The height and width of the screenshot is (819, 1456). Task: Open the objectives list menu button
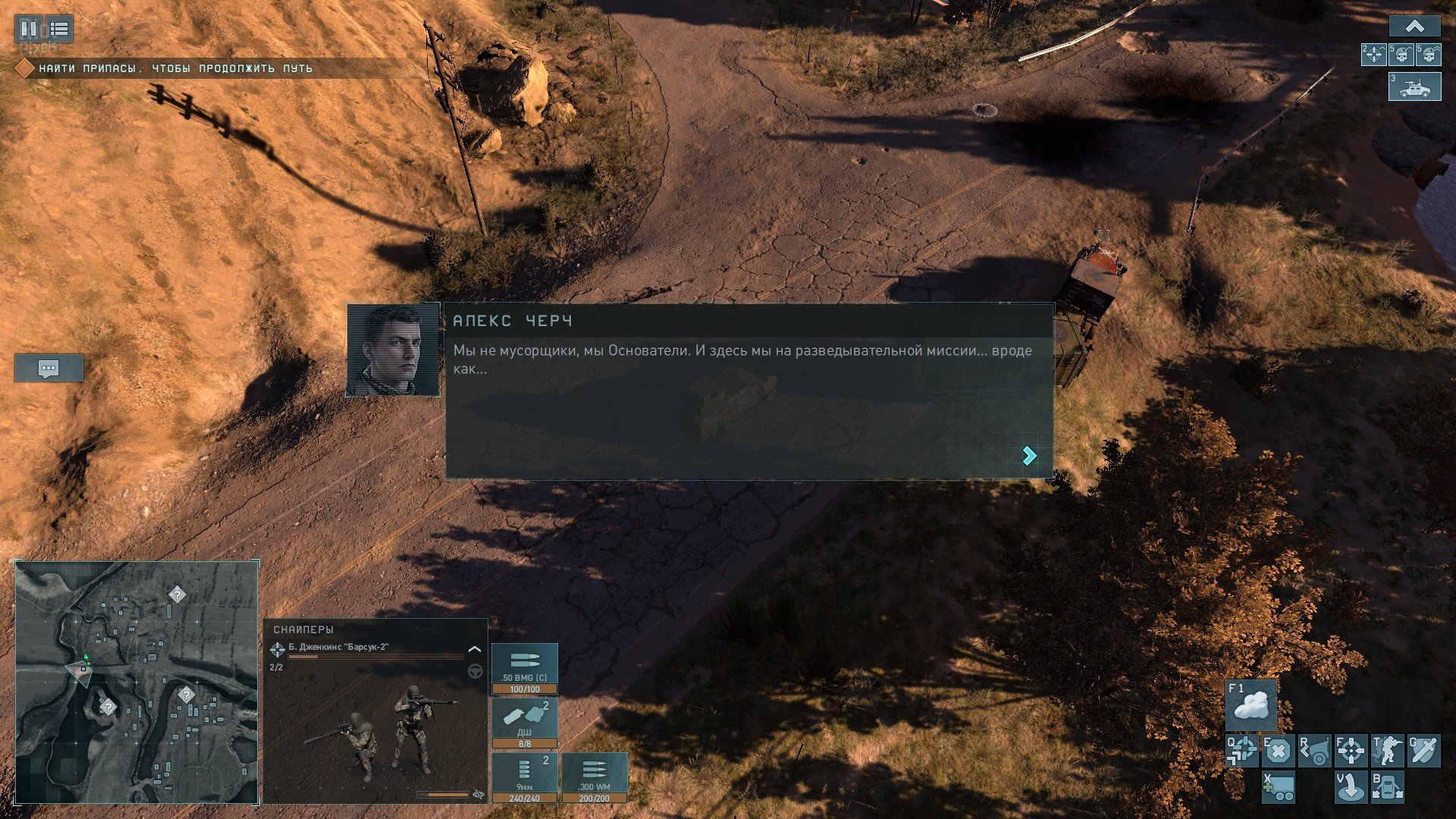pyautogui.click(x=59, y=29)
